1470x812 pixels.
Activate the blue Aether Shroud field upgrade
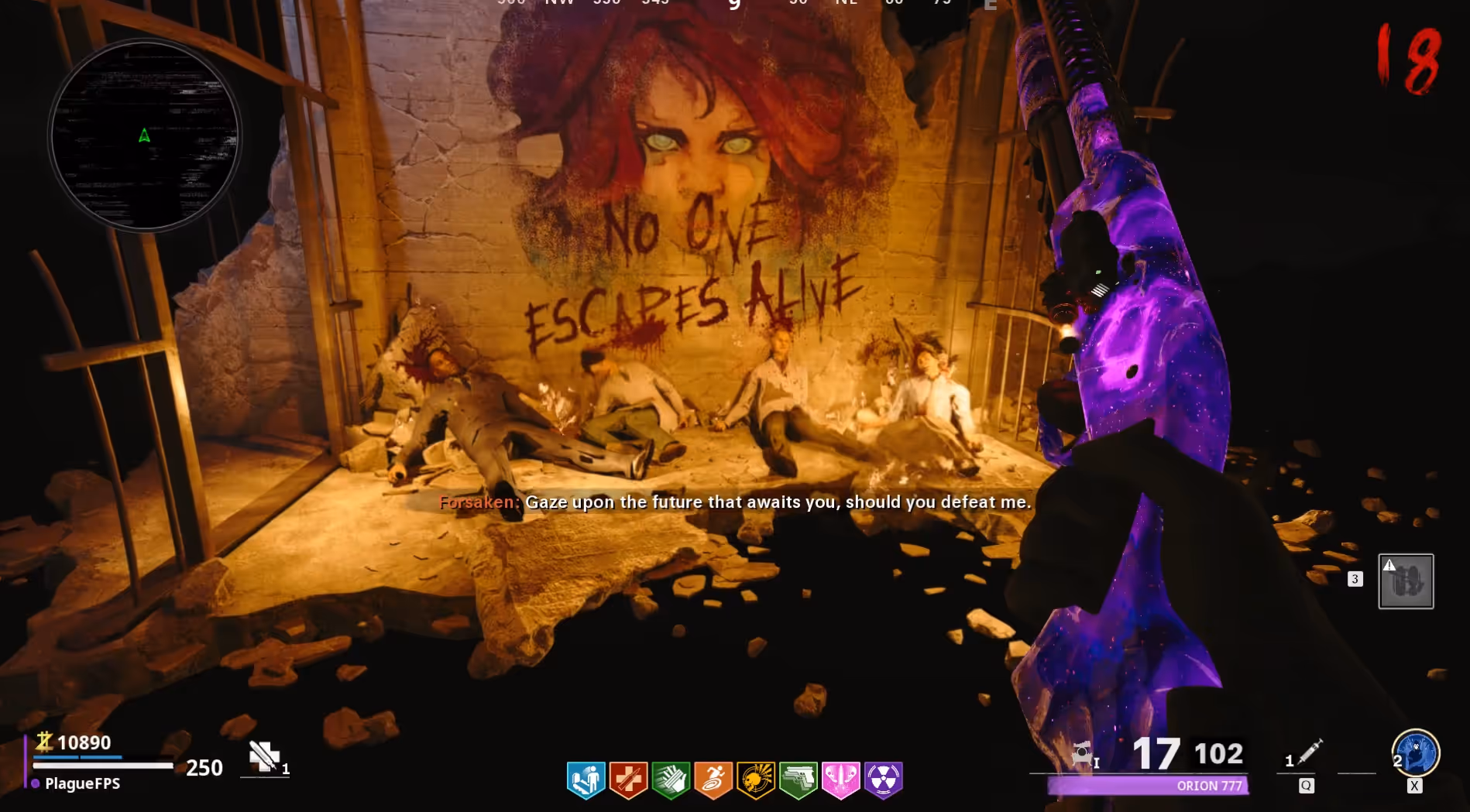click(1416, 752)
